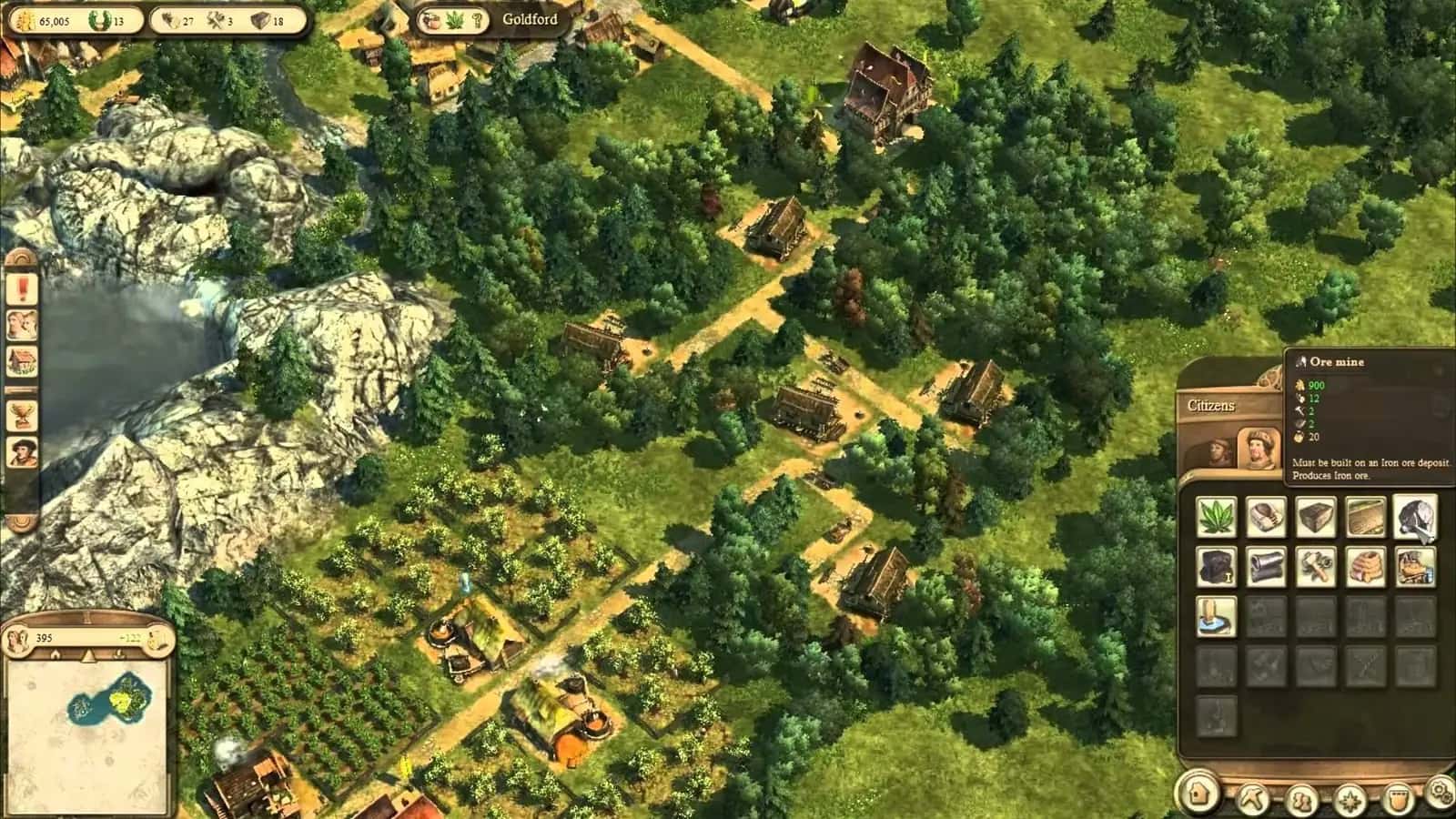Switch to the Citizens build tab
Viewport: 1456px width, 819px height.
pyautogui.click(x=1213, y=406)
